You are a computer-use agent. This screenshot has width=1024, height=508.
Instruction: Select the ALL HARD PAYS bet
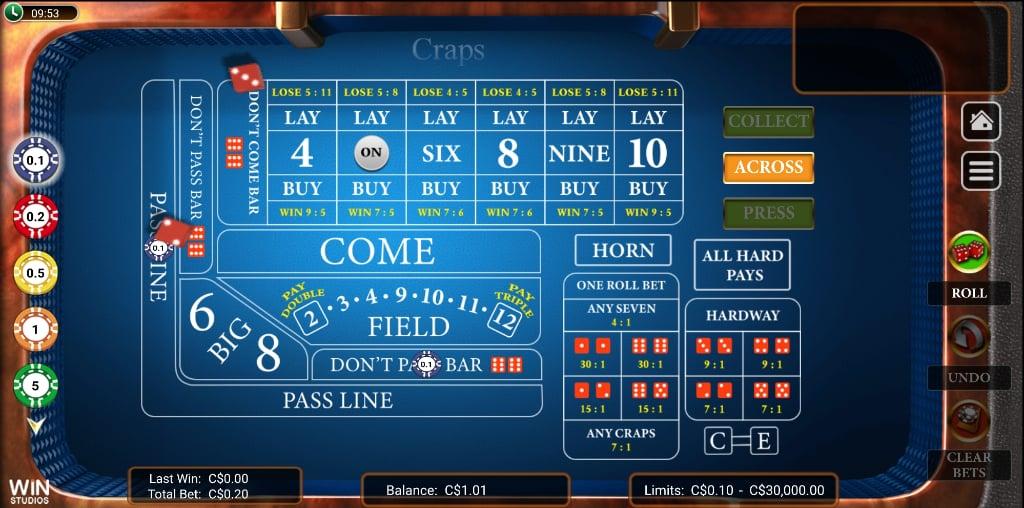click(743, 265)
